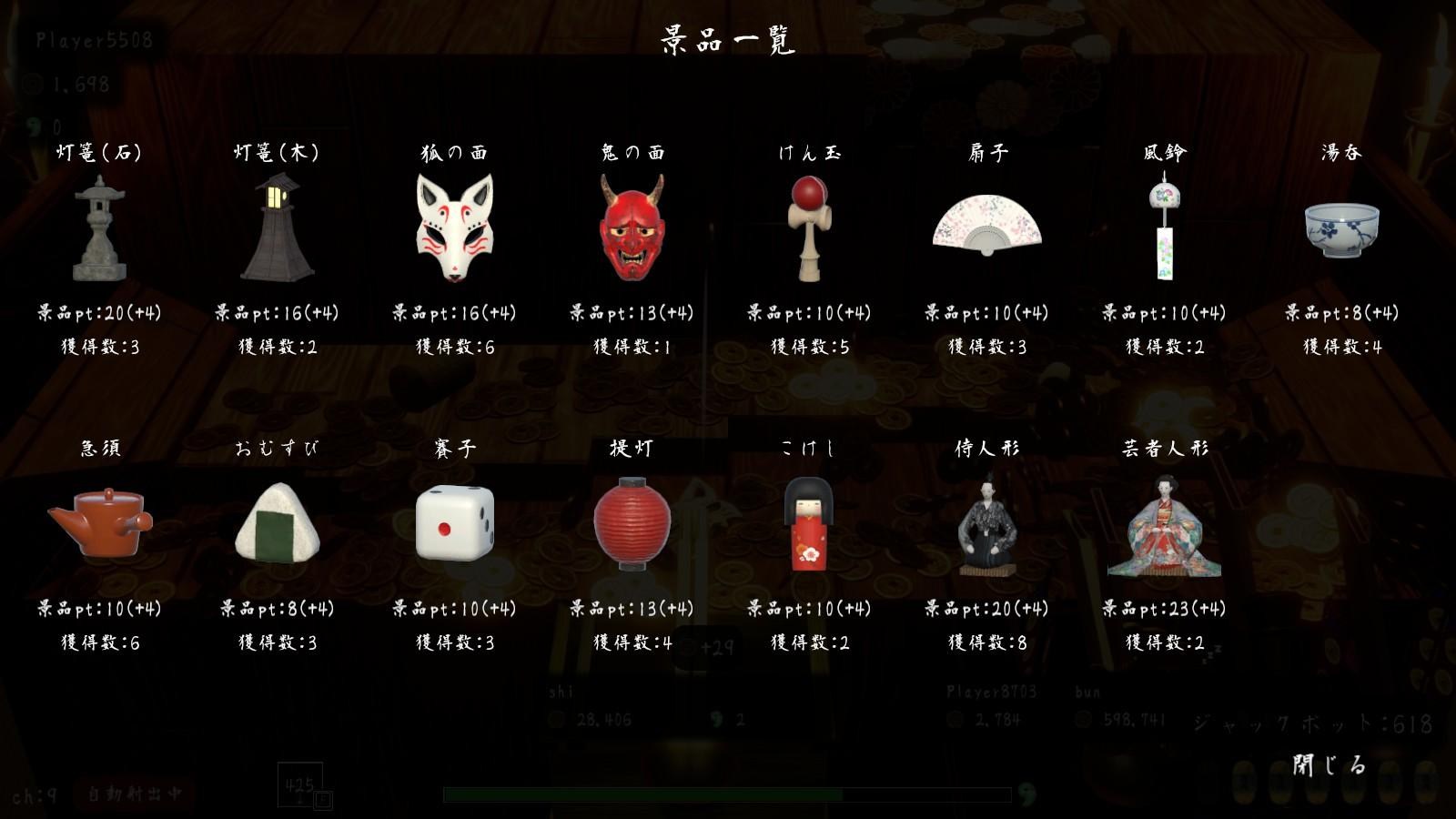The width and height of the screenshot is (1456, 819).
Task: Select the kokeshi doll こけし prize icon
Action: coord(807,526)
